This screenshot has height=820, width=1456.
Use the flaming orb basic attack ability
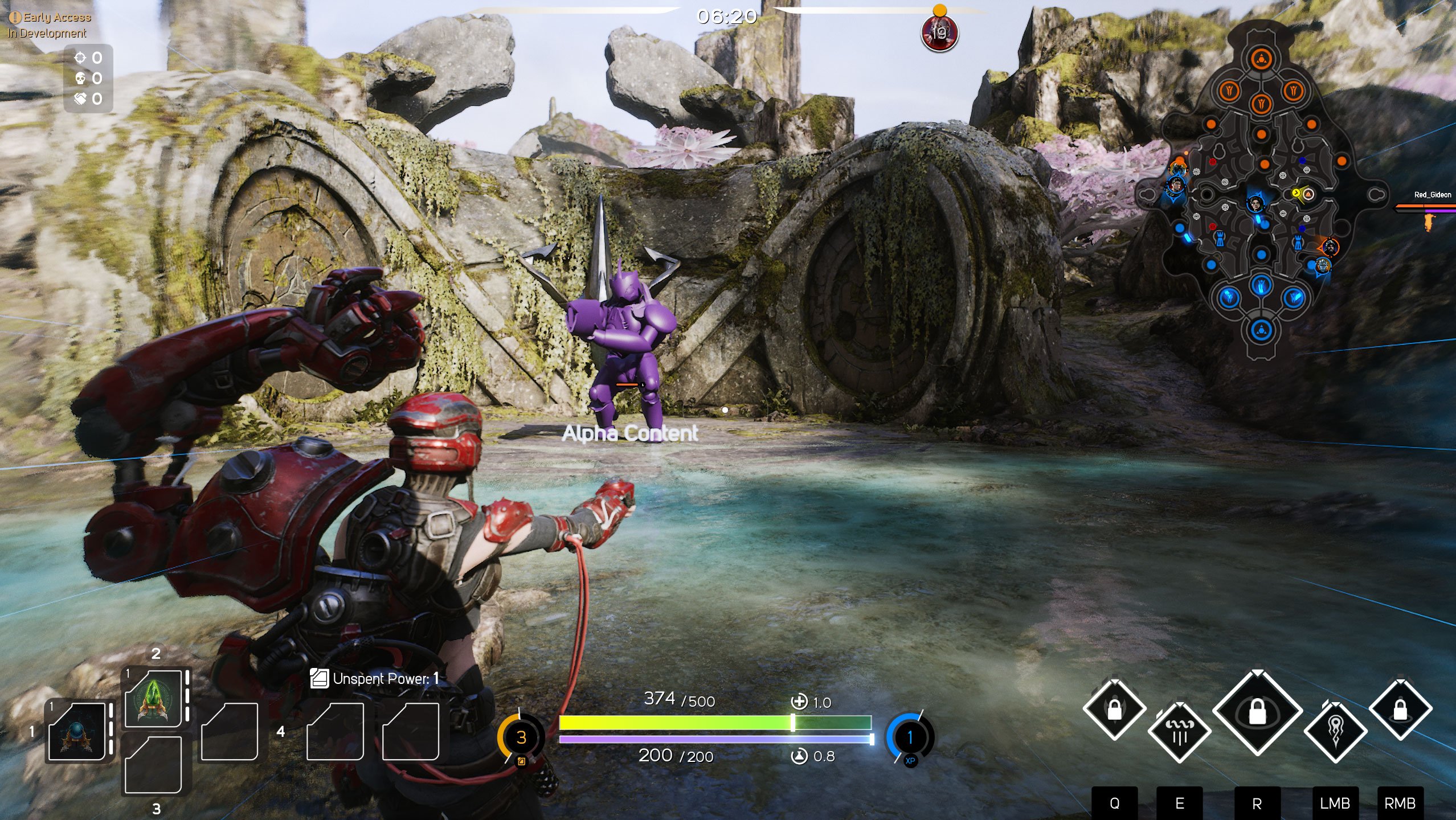[1335, 732]
